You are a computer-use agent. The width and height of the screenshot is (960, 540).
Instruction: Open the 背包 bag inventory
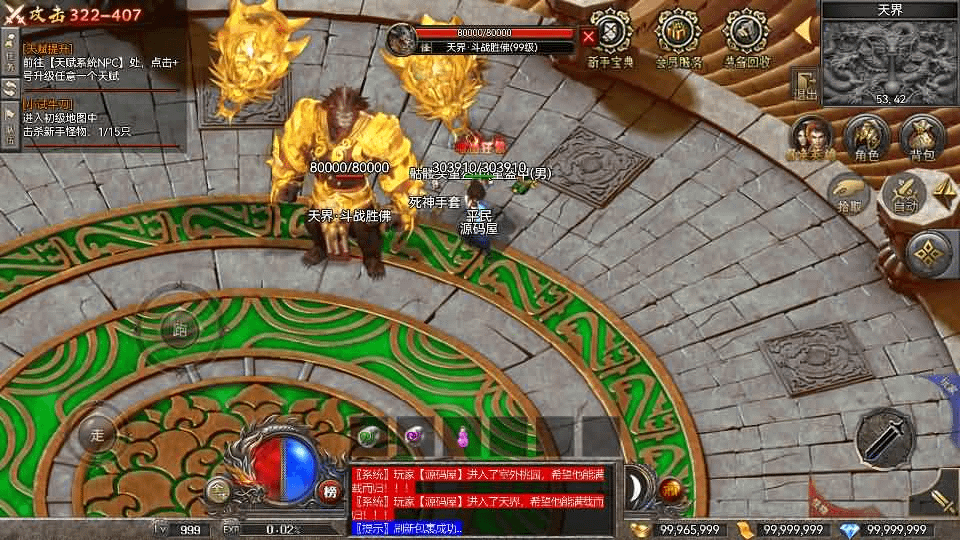pyautogui.click(x=922, y=138)
